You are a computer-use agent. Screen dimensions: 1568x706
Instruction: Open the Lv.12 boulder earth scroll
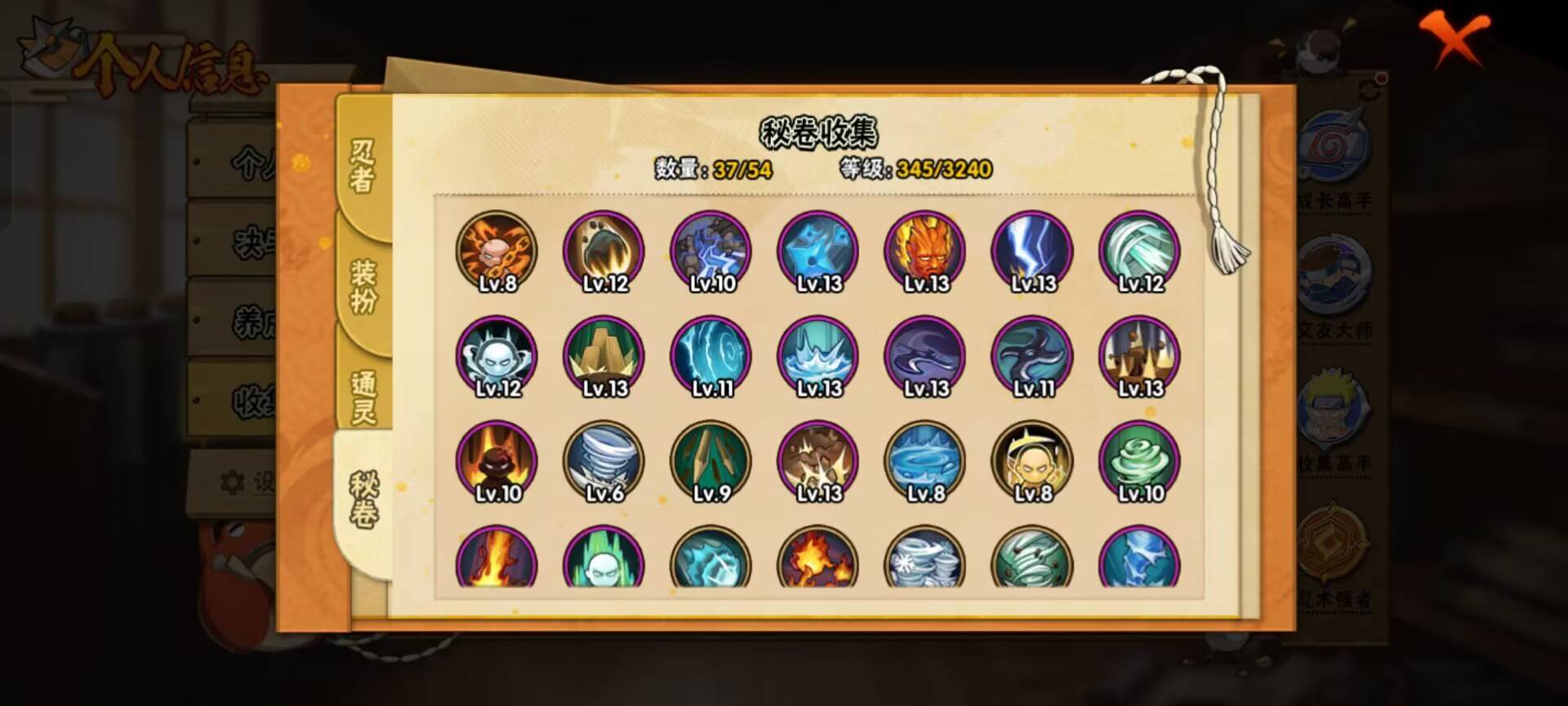click(x=604, y=251)
